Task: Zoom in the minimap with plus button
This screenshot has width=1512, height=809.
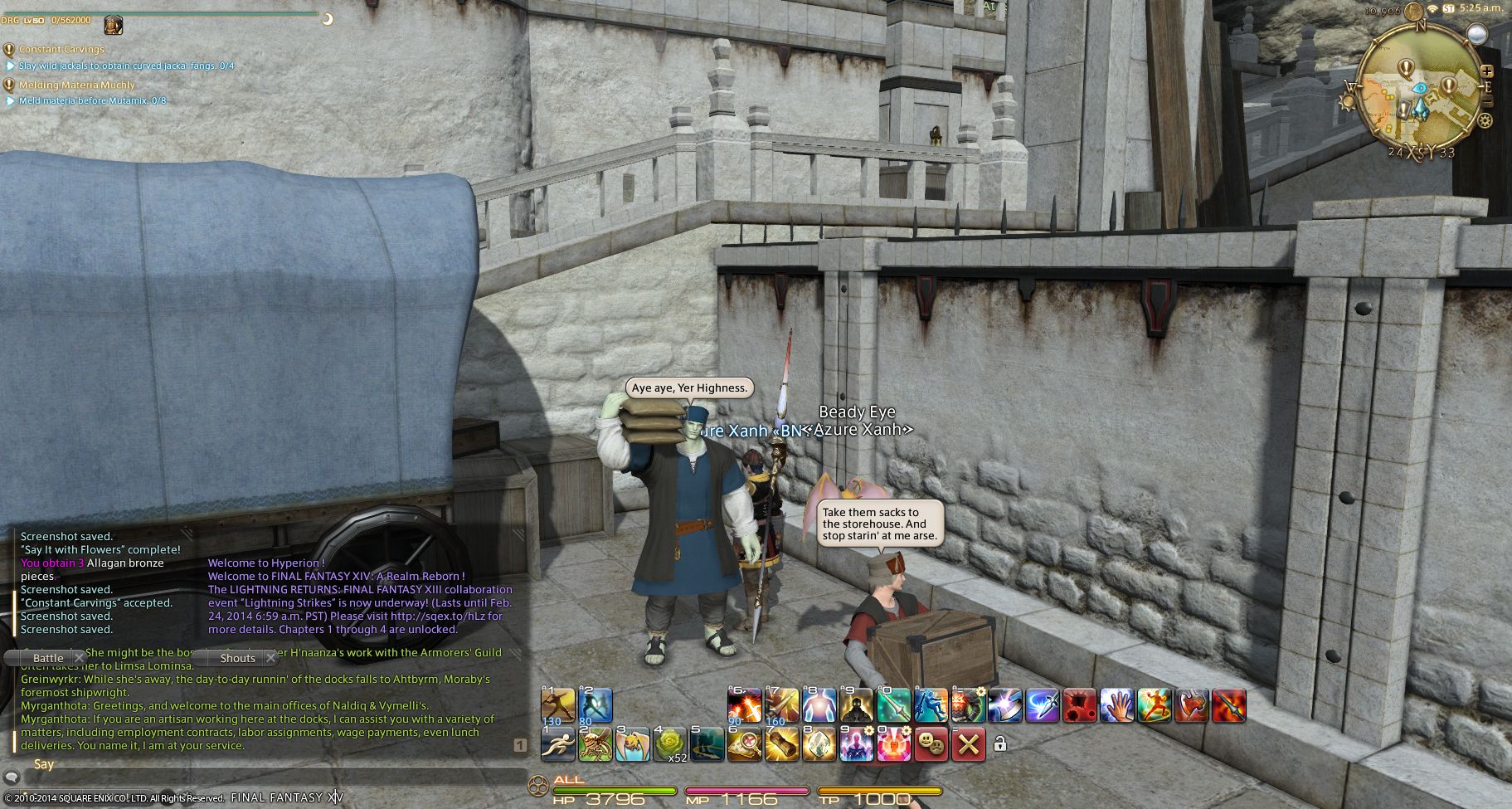Action: point(1487,71)
